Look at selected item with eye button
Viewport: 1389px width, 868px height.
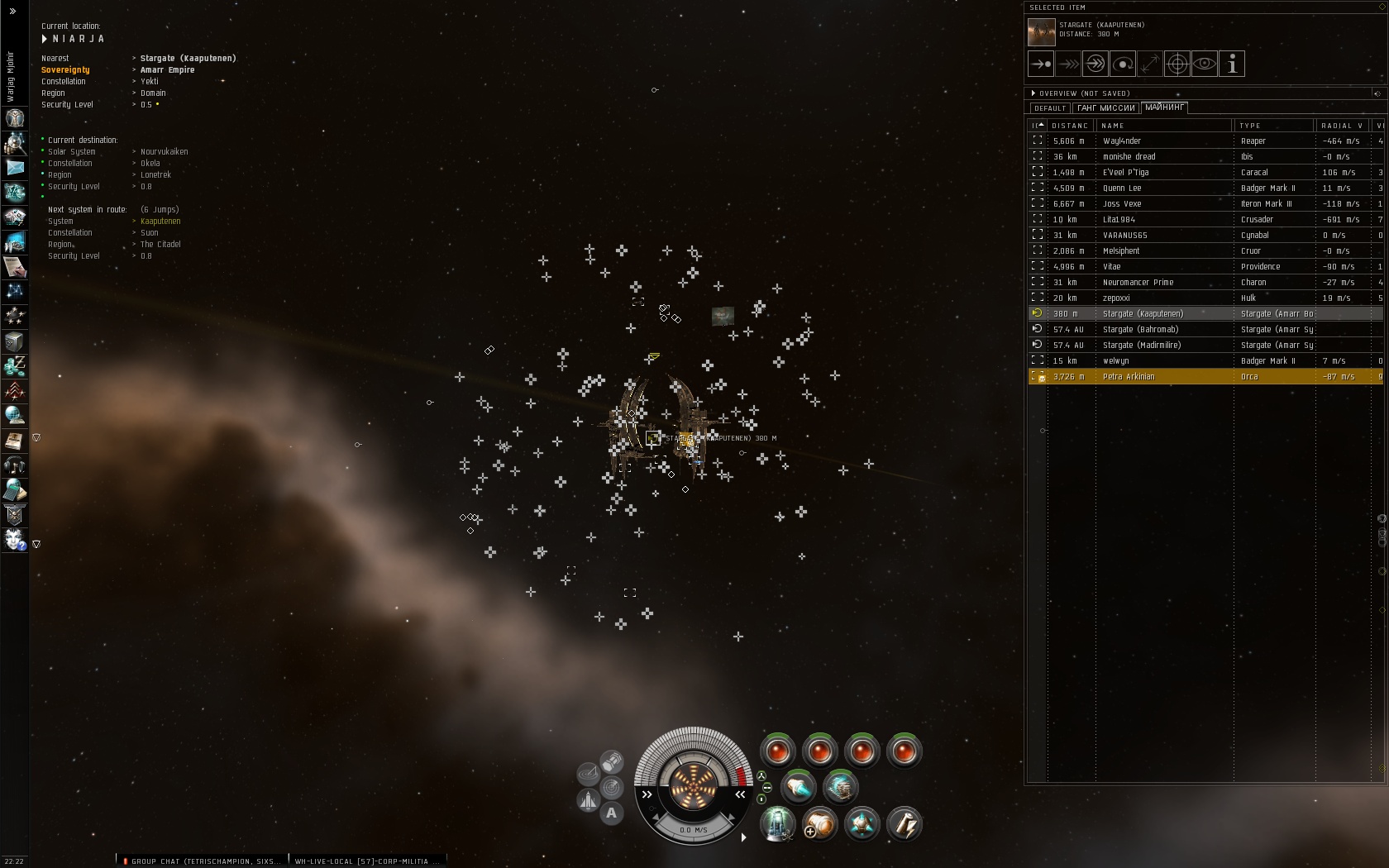(1205, 64)
